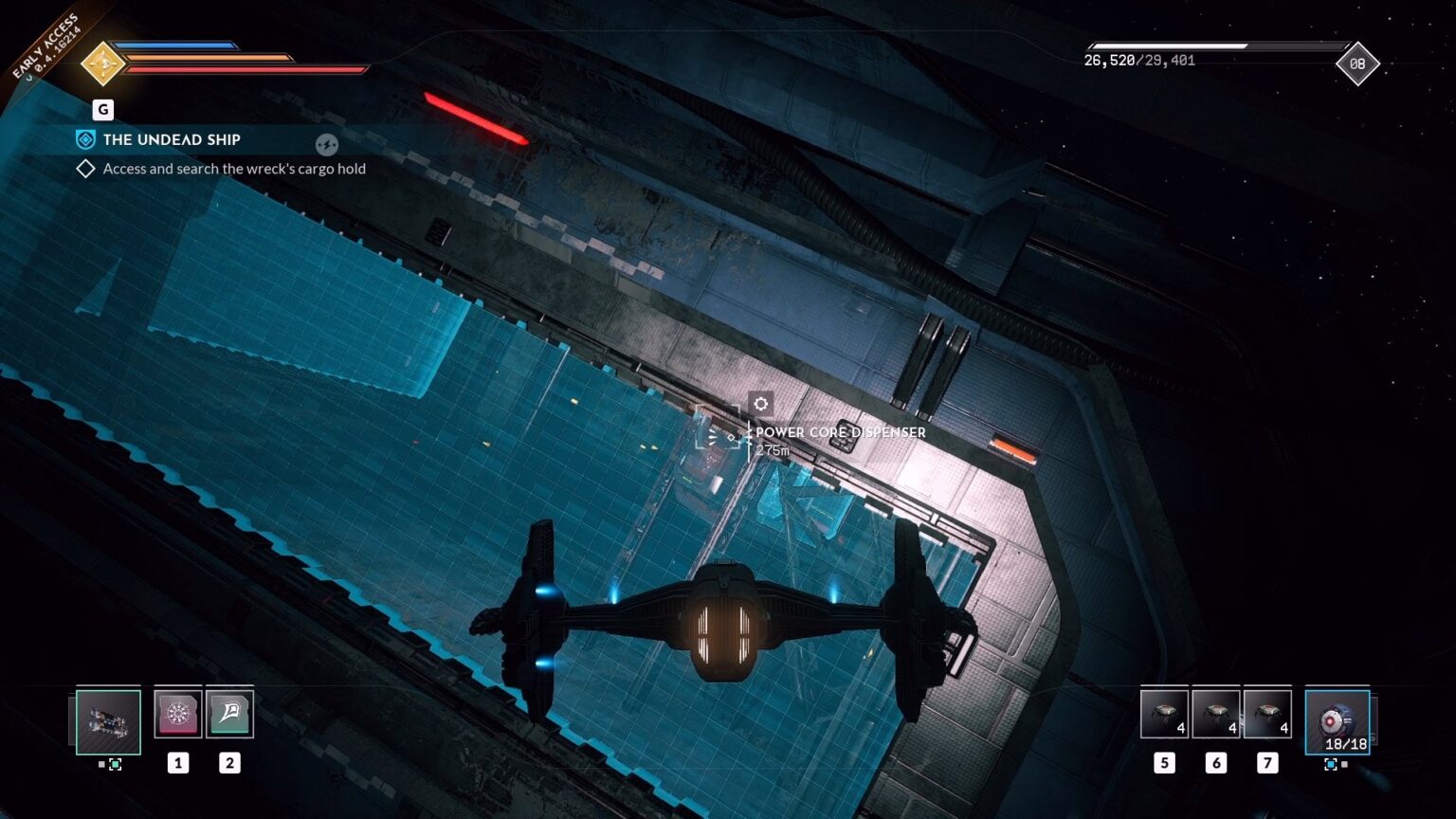1456x819 pixels.
Task: Select The Undead Ship mission title
Action: coord(172,139)
